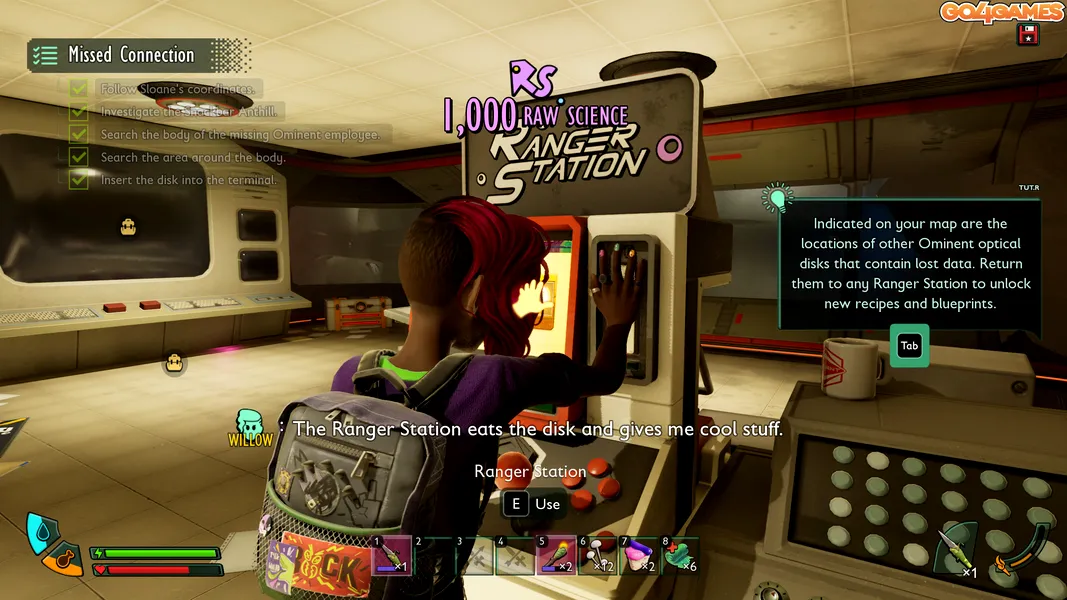Viewport: 1067px width, 600px height.
Task: Select the pink food item in slot 7
Action: pos(638,555)
